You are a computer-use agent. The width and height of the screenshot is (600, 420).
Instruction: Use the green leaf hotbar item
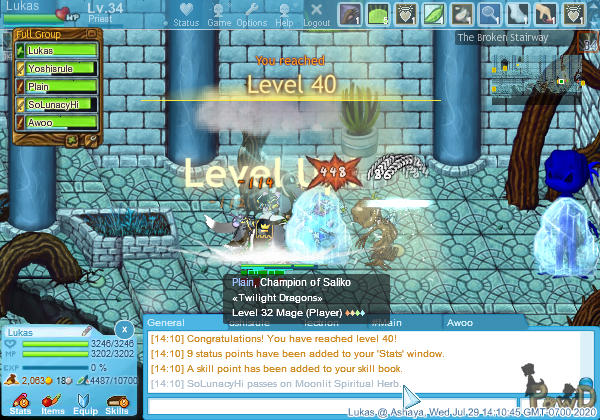434,14
